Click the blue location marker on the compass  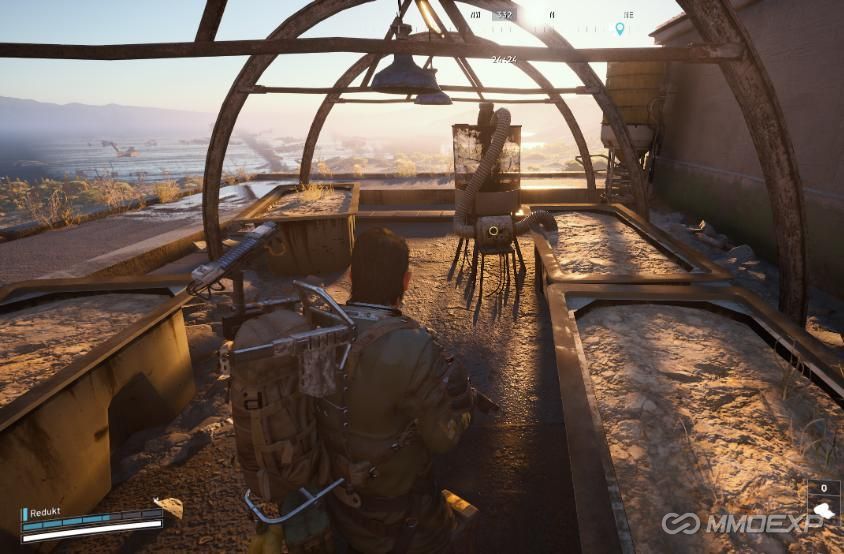pyautogui.click(x=619, y=29)
